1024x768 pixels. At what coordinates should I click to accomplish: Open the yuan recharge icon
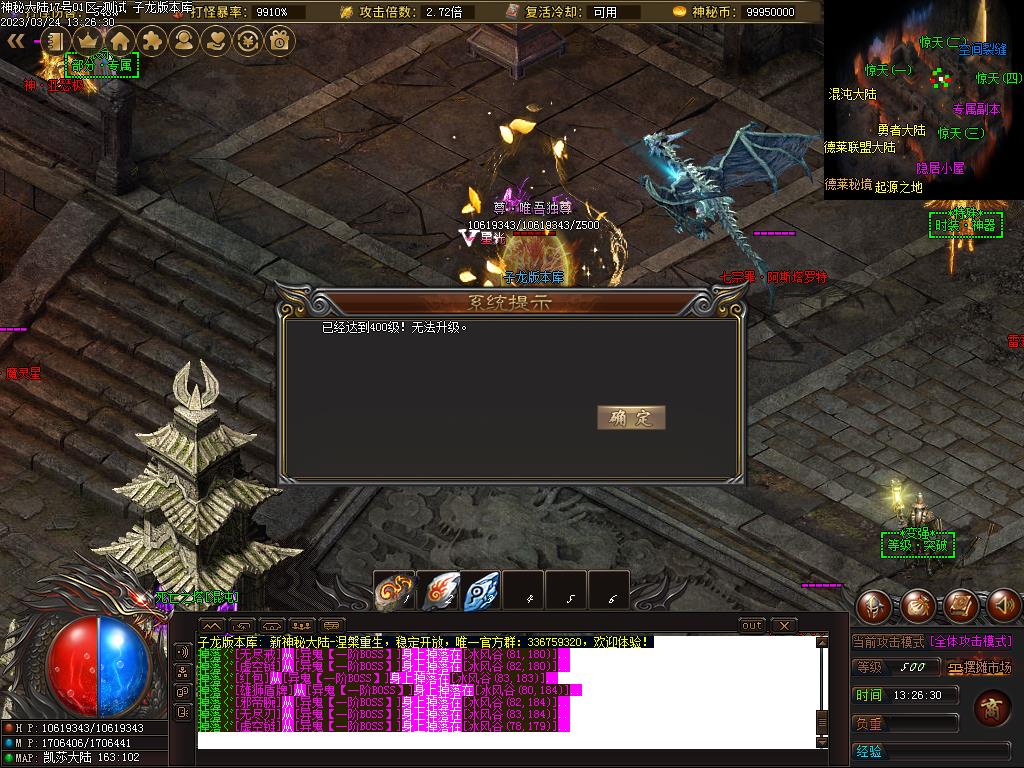tap(248, 41)
